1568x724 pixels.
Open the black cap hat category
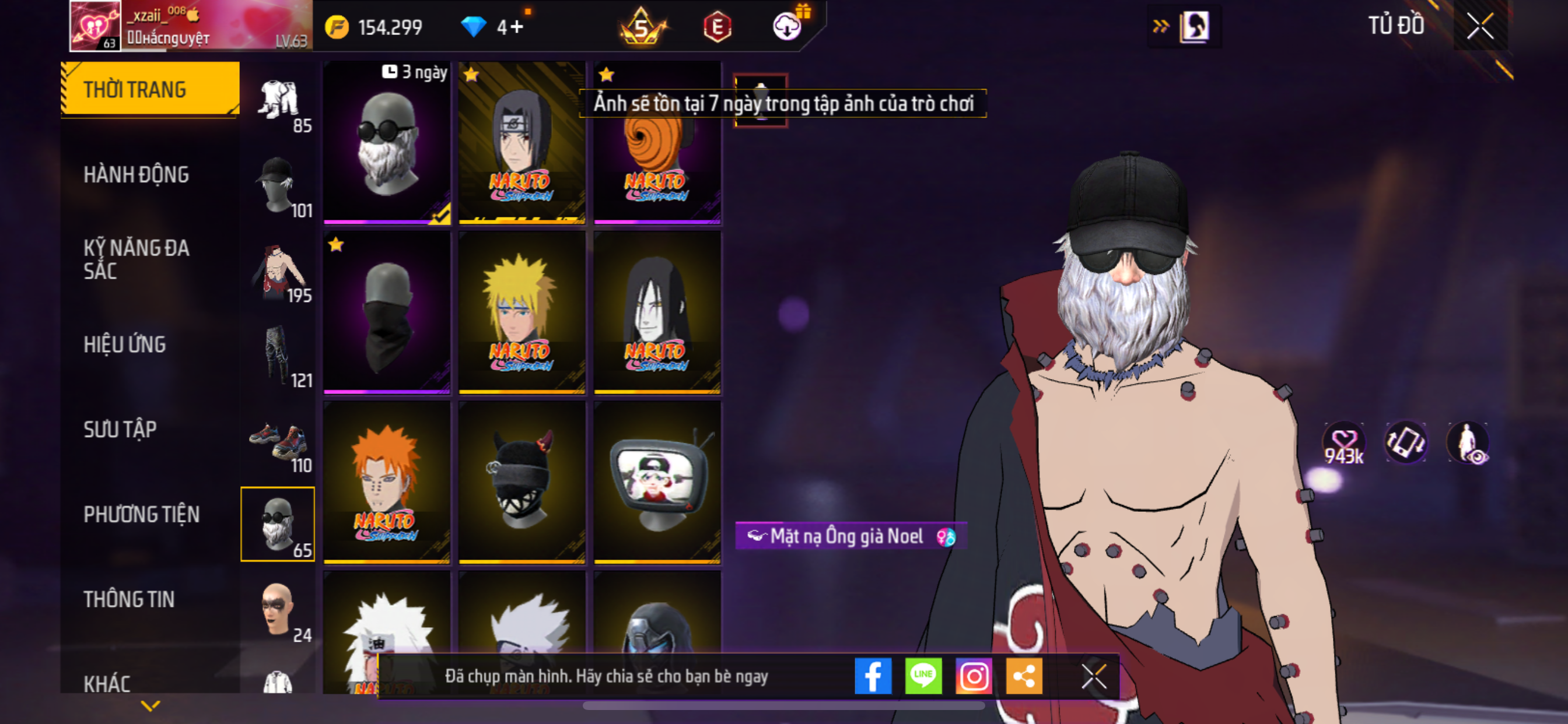click(278, 186)
